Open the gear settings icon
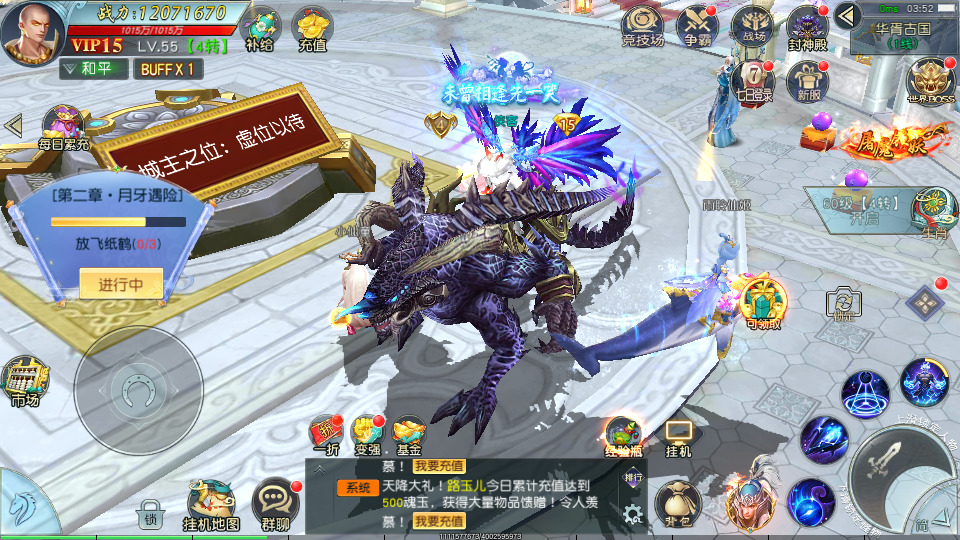Screen dimensions: 960x540 tap(632, 515)
